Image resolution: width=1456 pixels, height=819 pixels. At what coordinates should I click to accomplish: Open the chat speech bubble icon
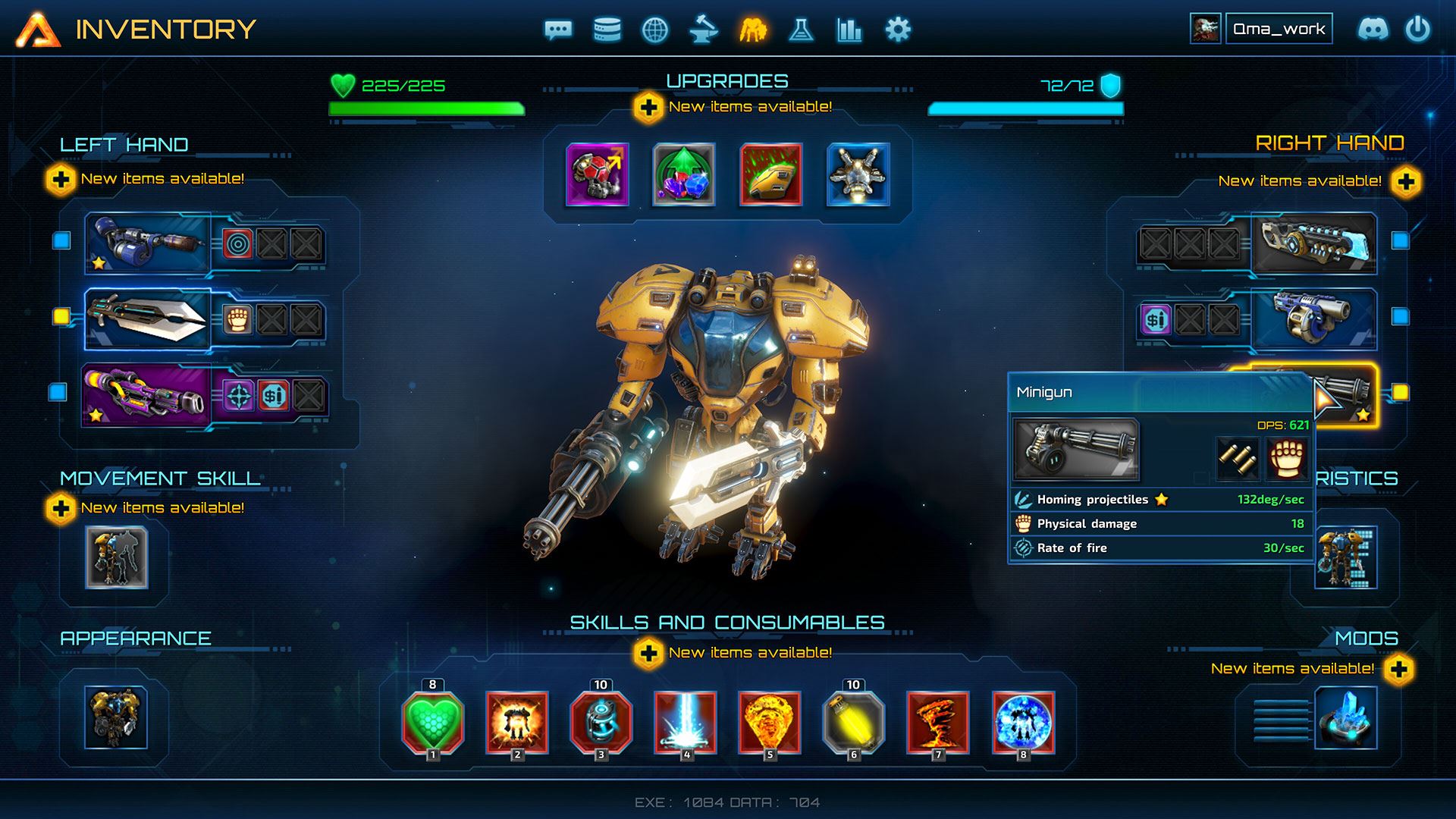[558, 30]
